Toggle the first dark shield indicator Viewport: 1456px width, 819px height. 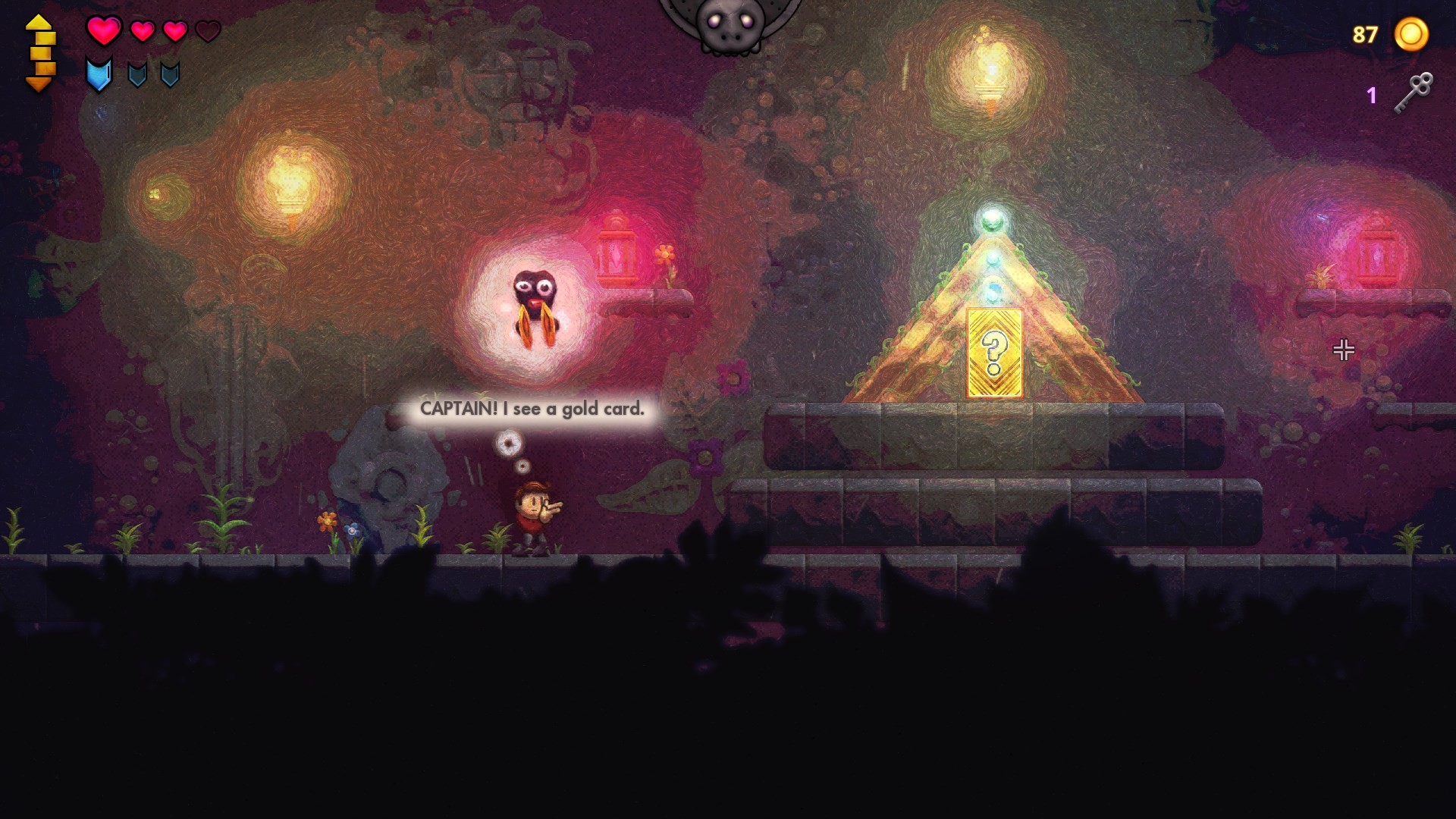(139, 76)
